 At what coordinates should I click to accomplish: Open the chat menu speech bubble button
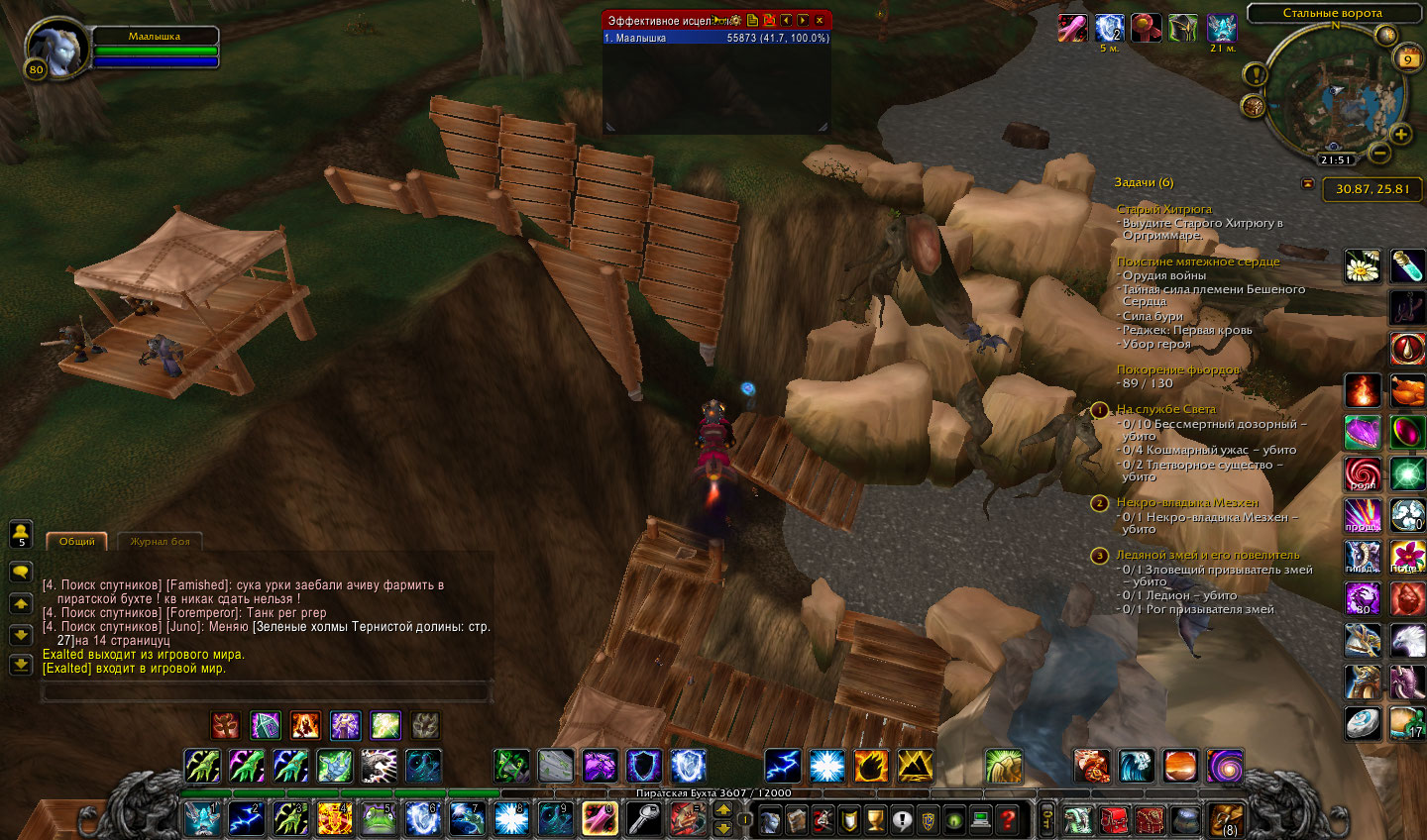[20, 572]
